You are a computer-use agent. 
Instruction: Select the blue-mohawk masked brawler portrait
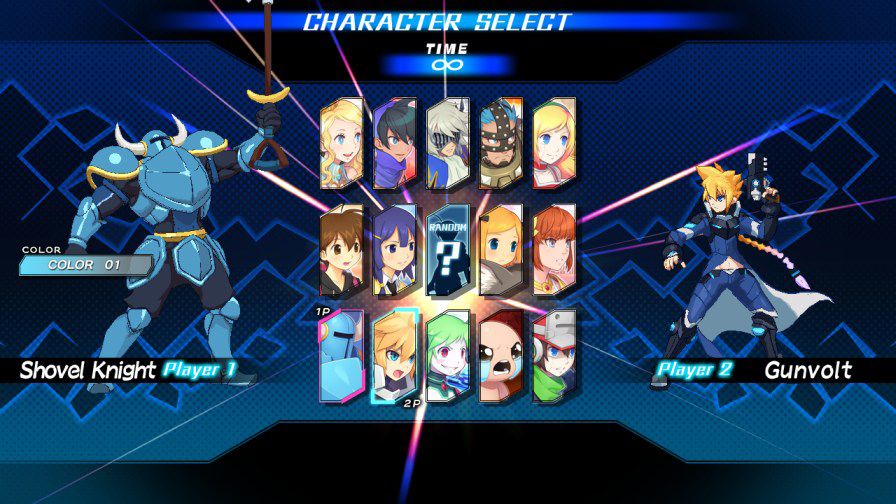pyautogui.click(x=500, y=145)
